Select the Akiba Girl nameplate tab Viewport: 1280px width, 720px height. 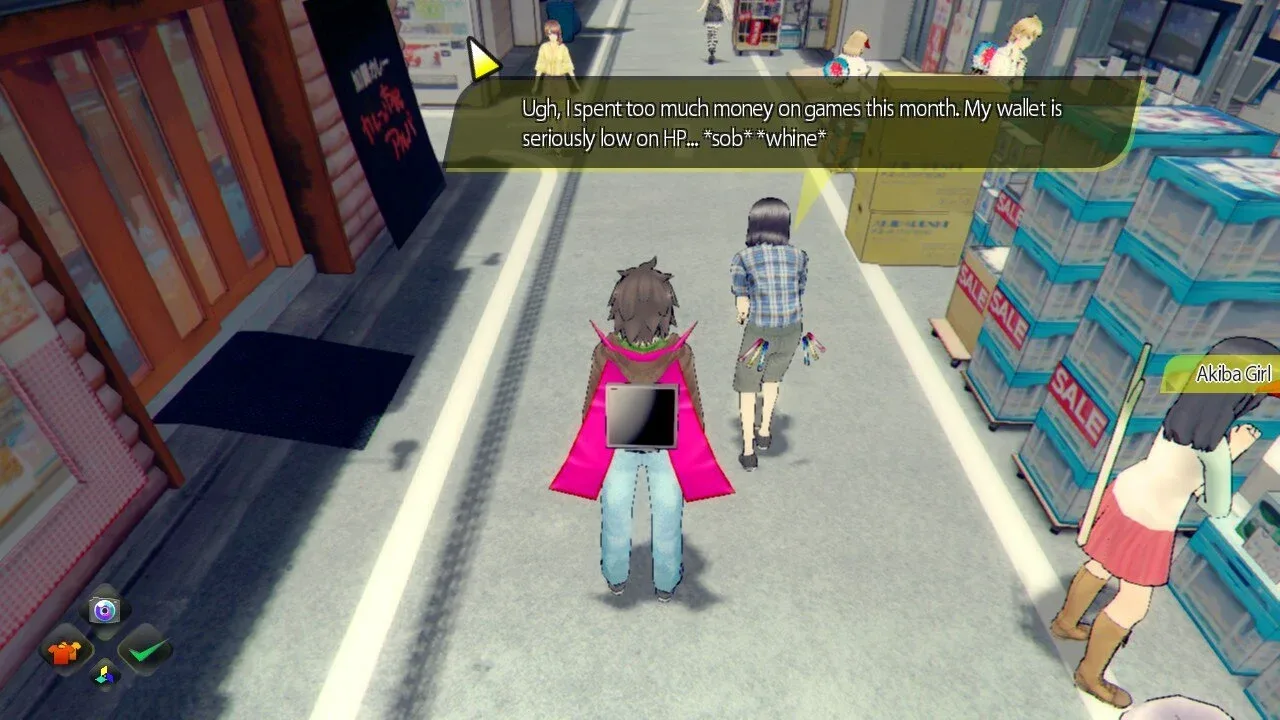[1228, 373]
